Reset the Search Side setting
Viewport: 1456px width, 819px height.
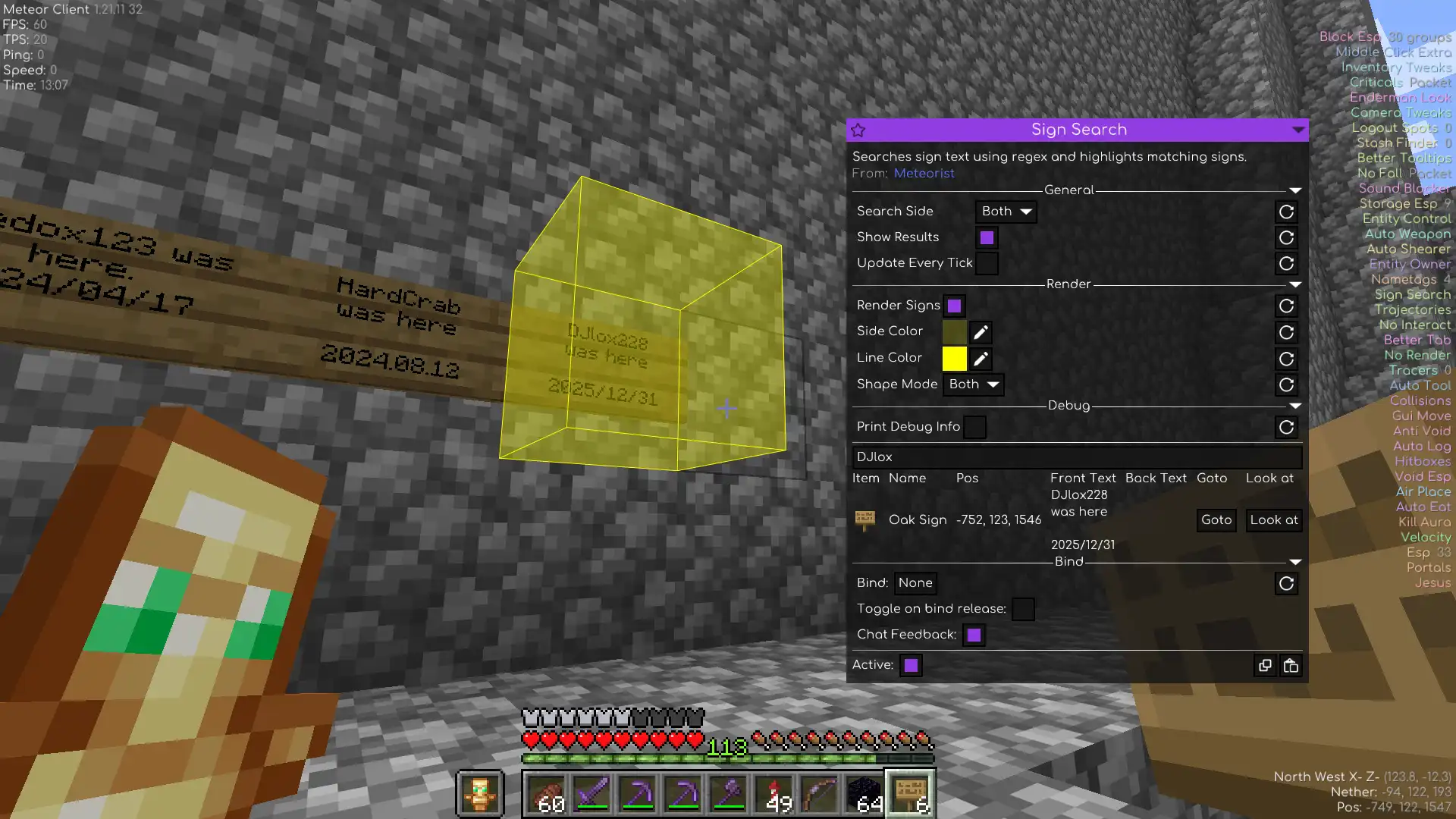[1286, 212]
